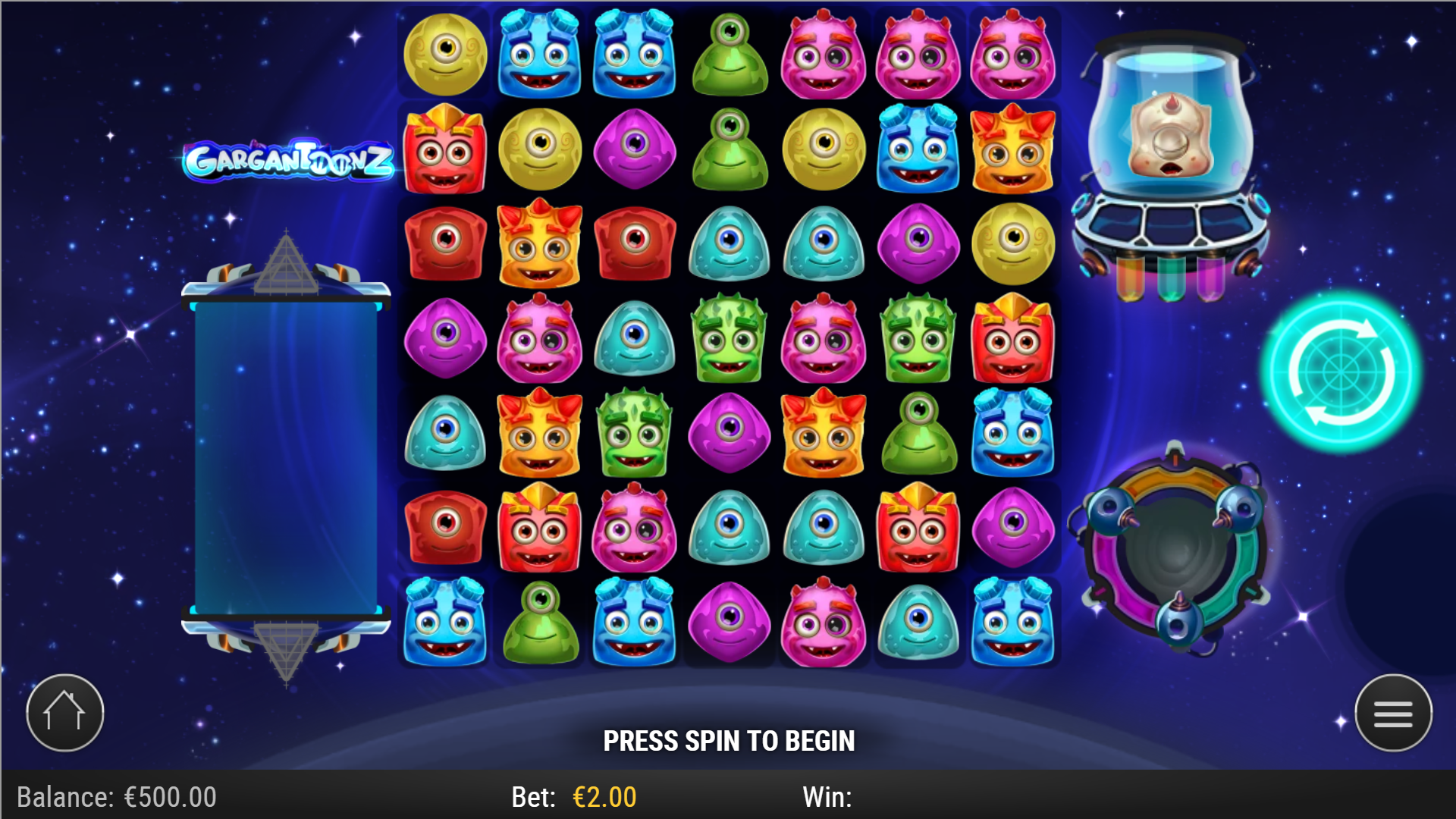Click the Gargantoonz game logo
The height and width of the screenshot is (819, 1456).
click(x=292, y=159)
